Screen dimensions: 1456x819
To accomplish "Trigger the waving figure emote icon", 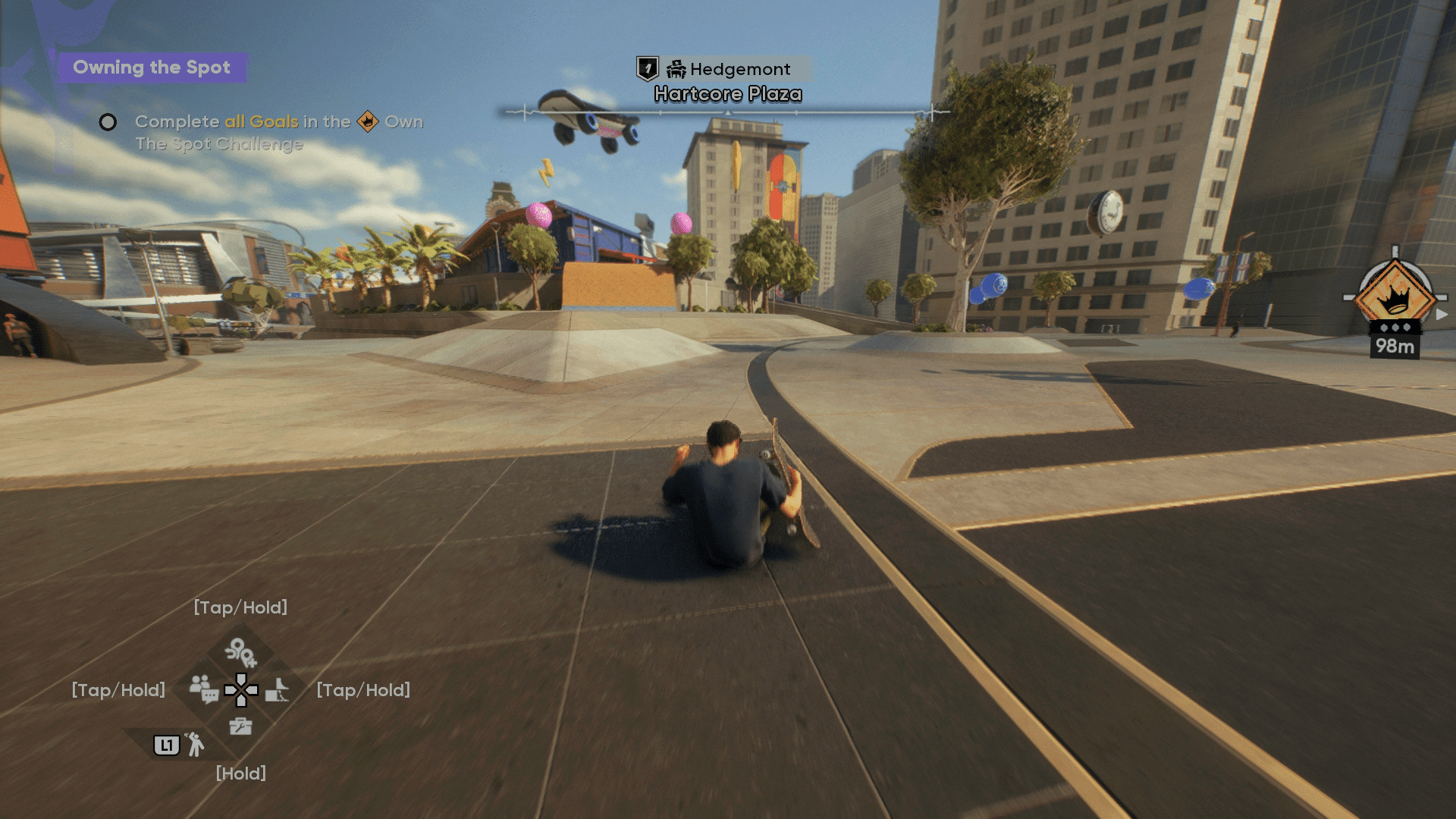I will tap(195, 745).
